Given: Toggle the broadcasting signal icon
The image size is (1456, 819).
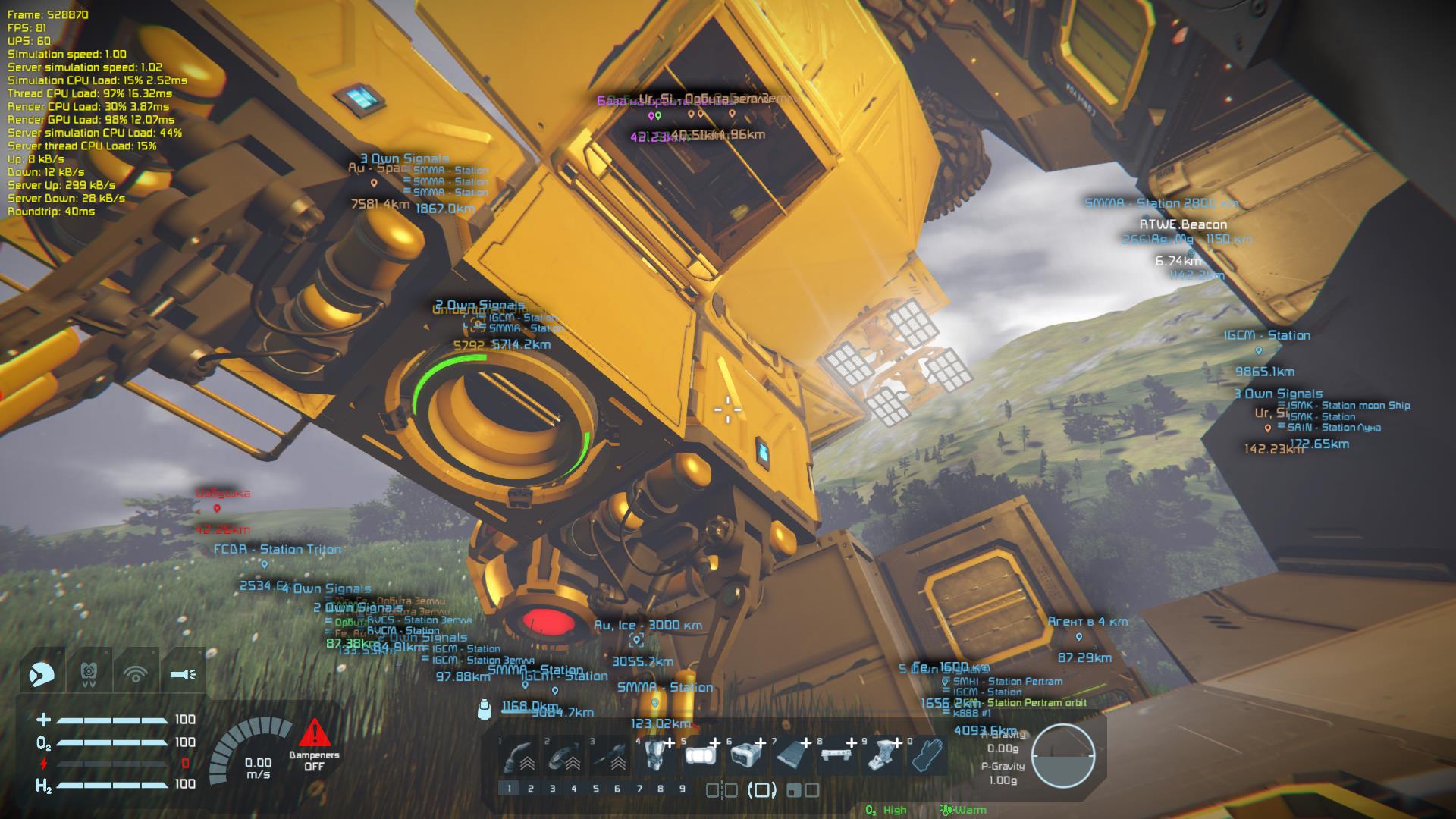Looking at the screenshot, I should [136, 673].
